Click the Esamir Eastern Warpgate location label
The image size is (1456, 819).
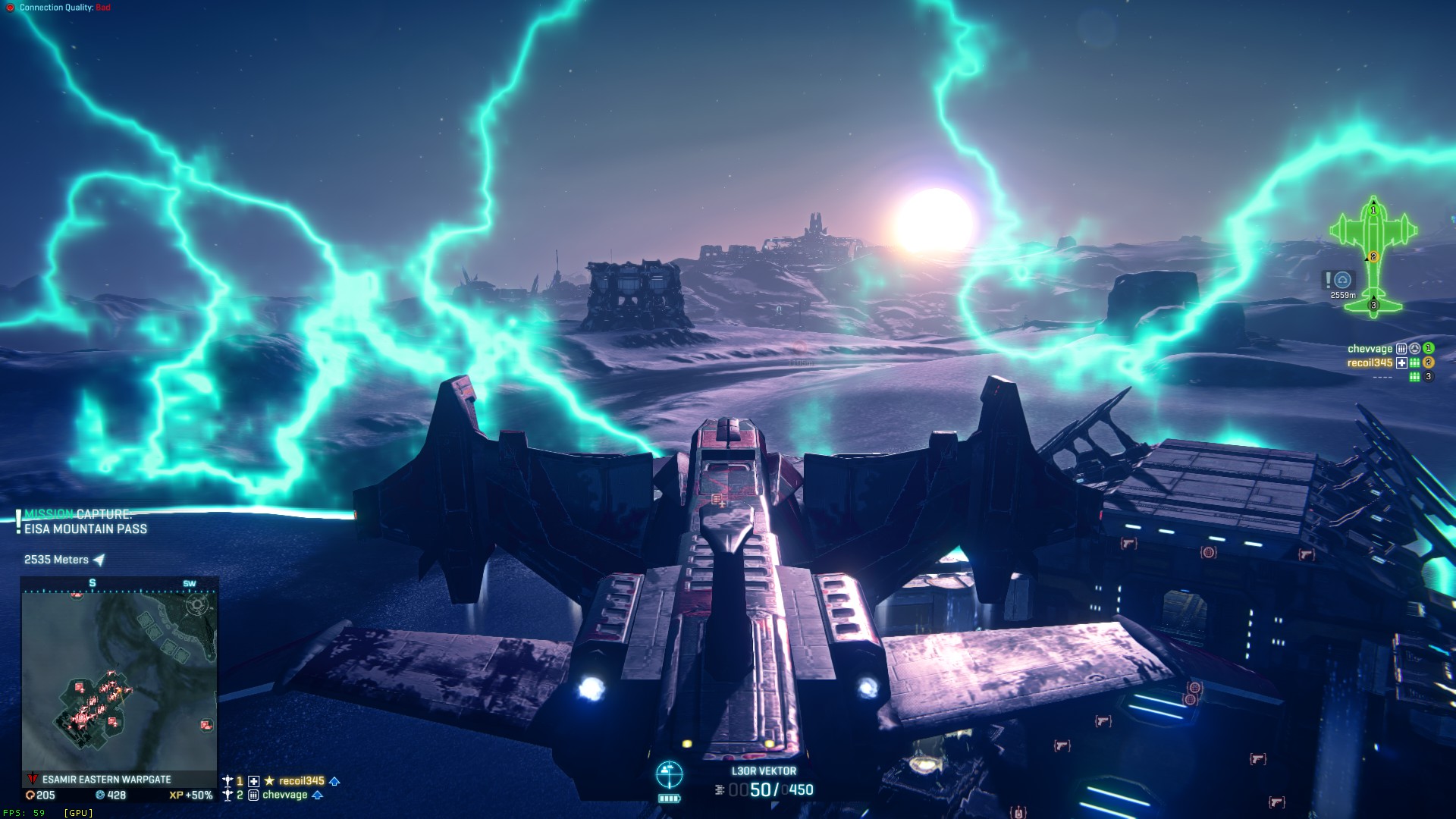pyautogui.click(x=106, y=780)
